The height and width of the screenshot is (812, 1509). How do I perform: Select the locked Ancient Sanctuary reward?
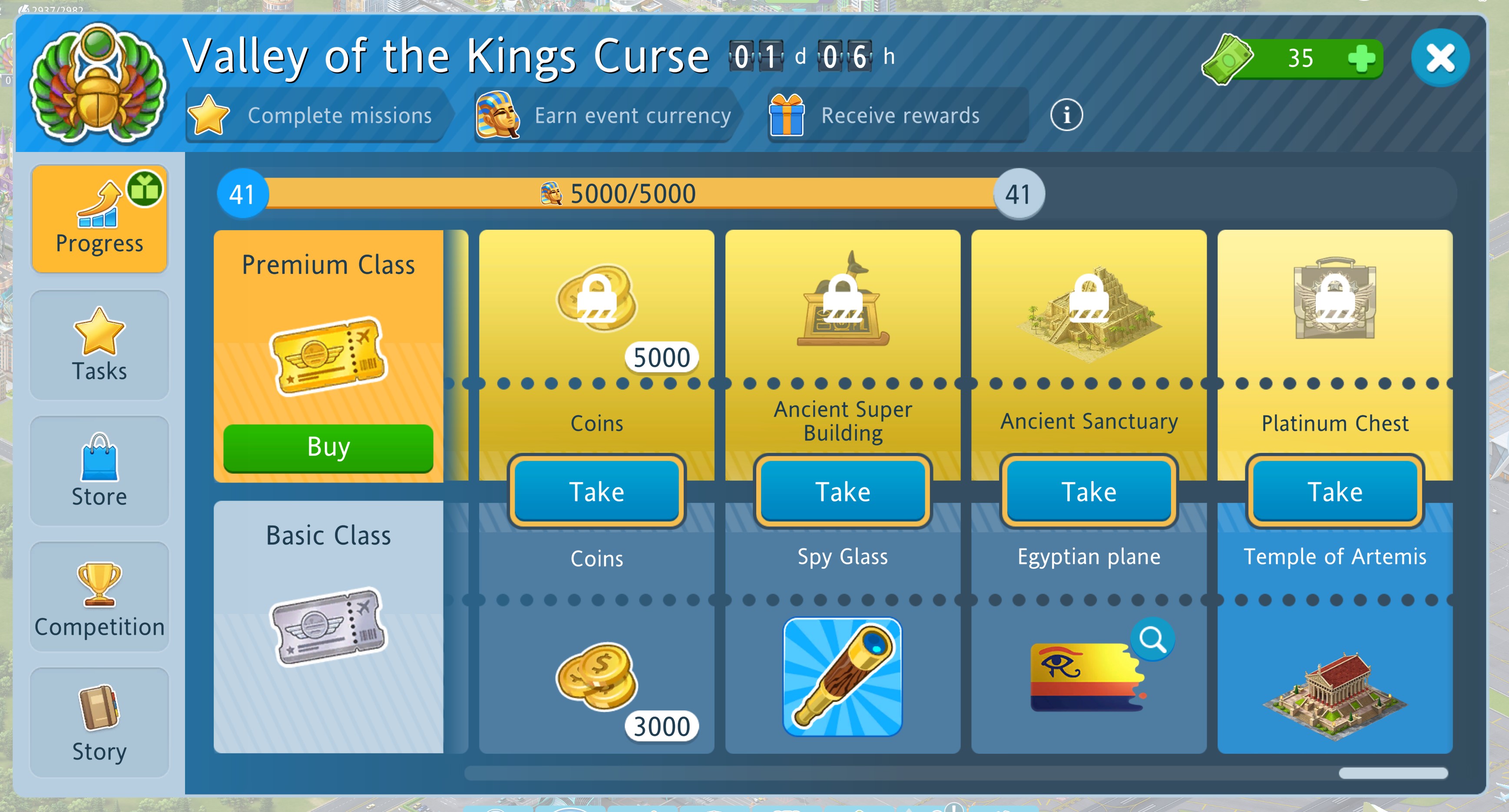(1089, 310)
